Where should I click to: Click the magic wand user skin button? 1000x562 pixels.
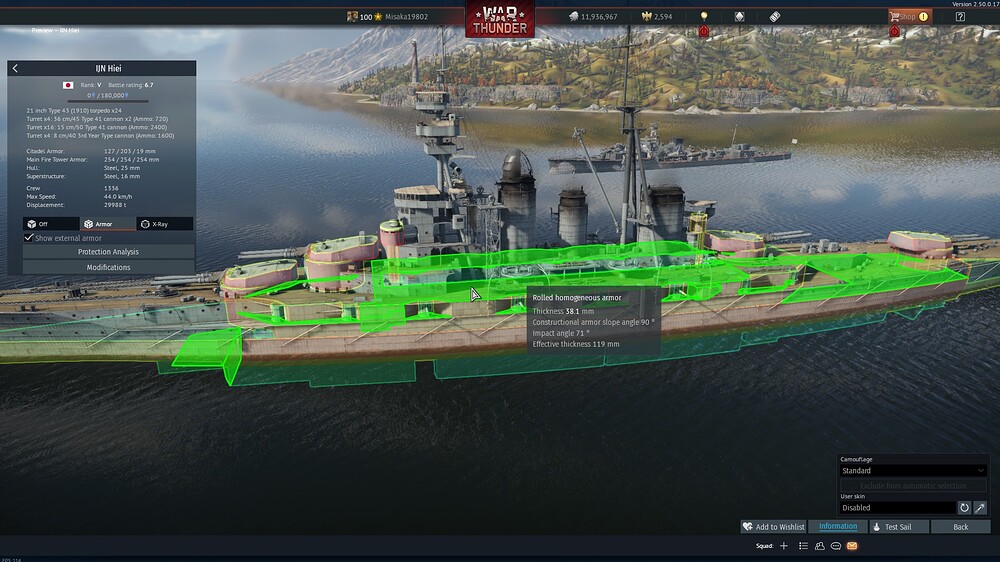980,508
